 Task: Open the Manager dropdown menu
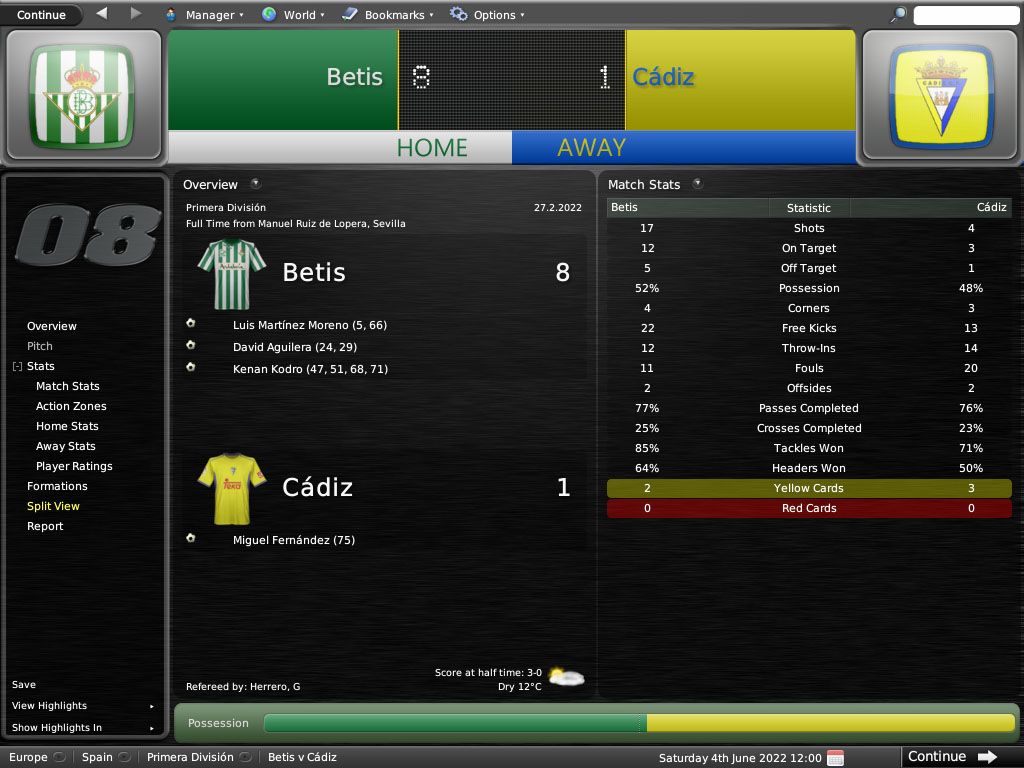204,15
